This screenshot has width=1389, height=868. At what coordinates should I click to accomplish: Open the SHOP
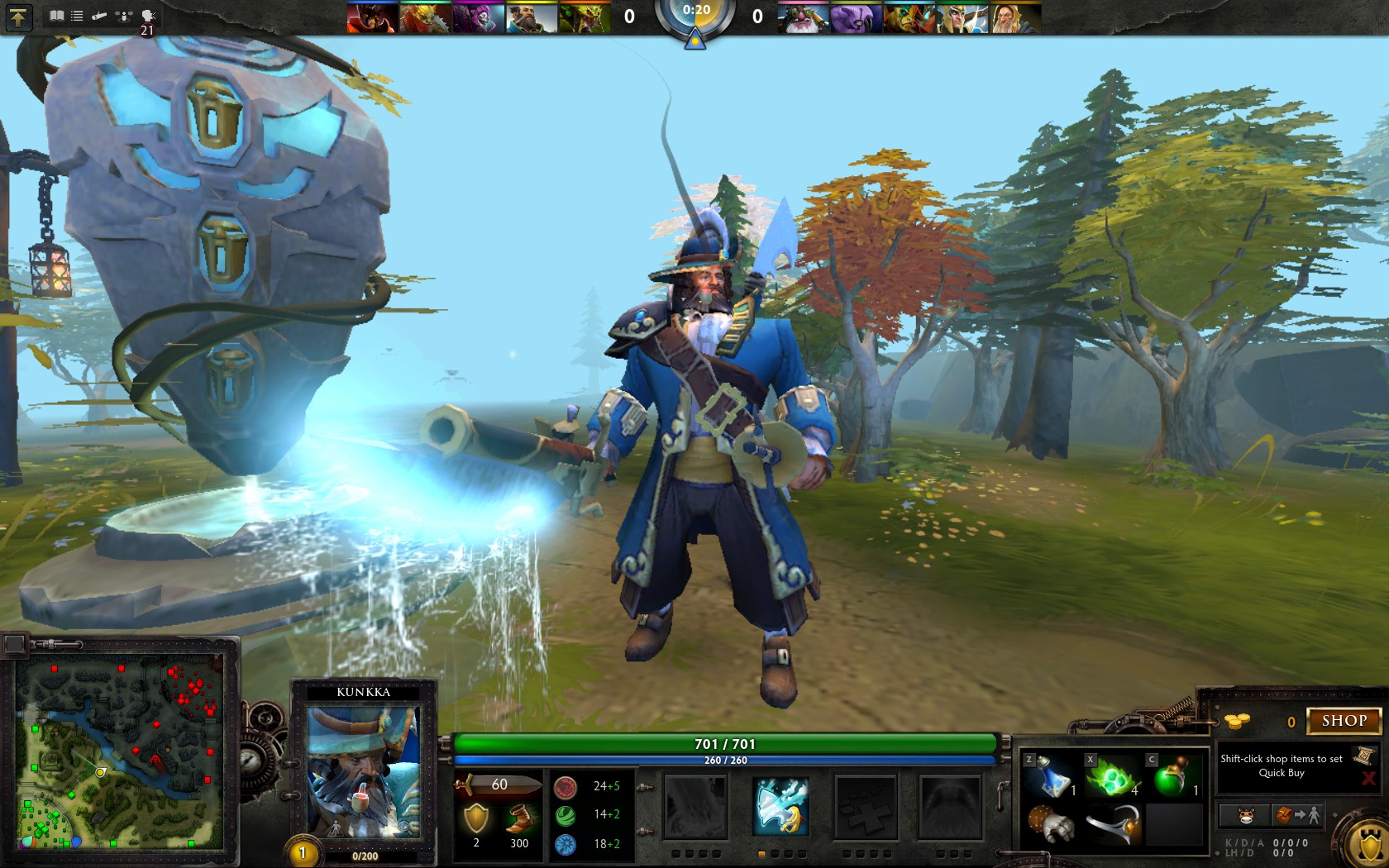[1343, 720]
